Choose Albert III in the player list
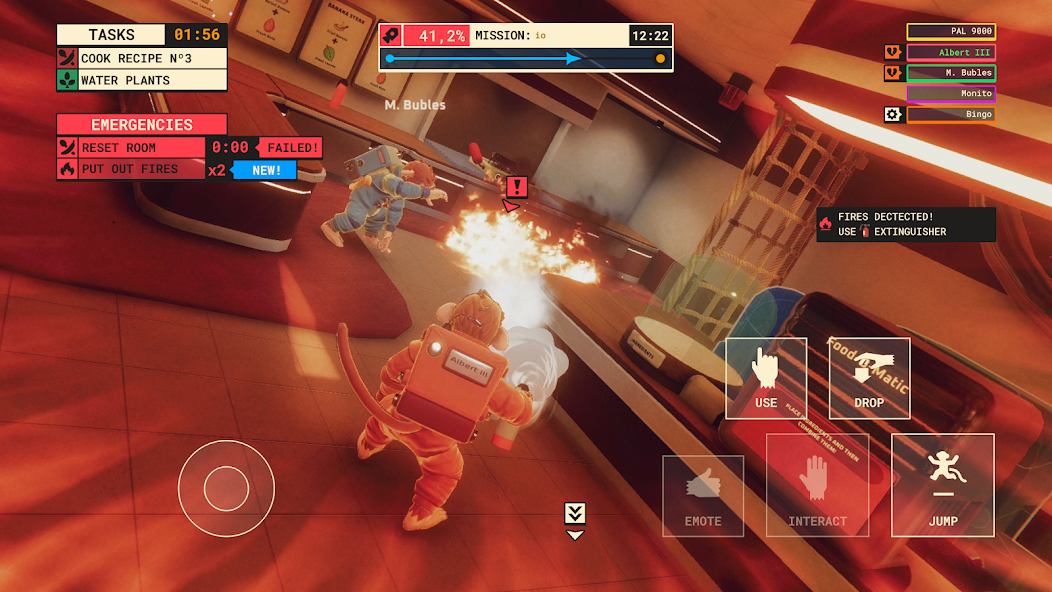The width and height of the screenshot is (1052, 592). coord(951,52)
